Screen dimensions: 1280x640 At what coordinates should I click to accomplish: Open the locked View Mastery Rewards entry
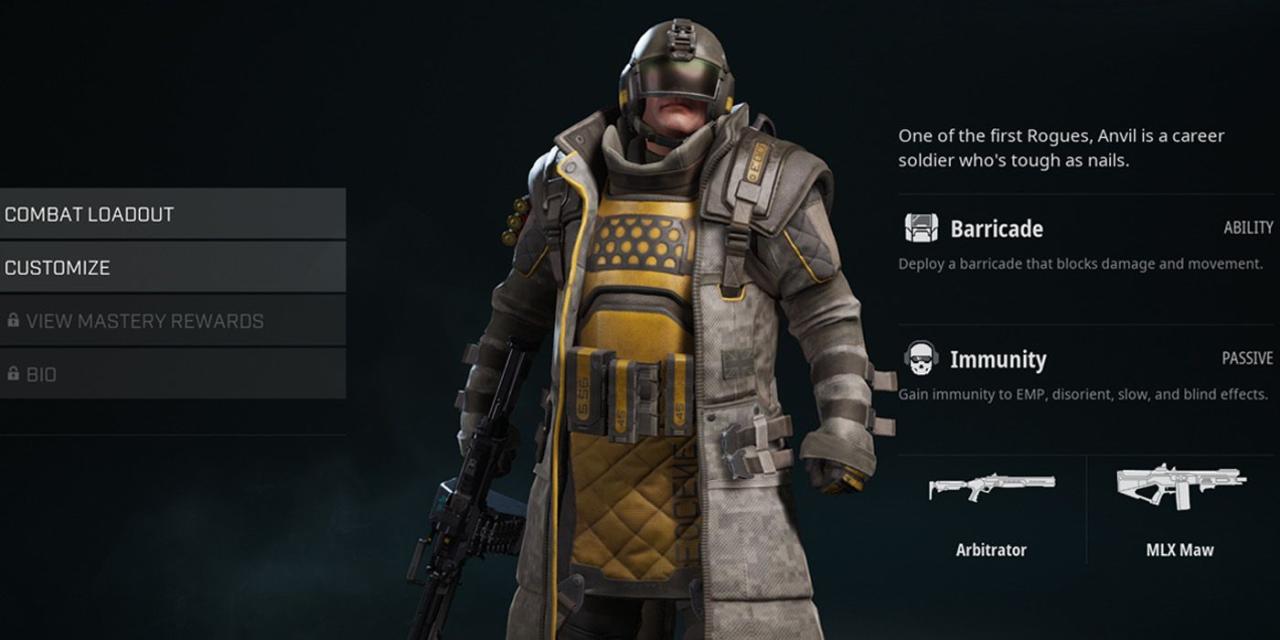click(172, 321)
